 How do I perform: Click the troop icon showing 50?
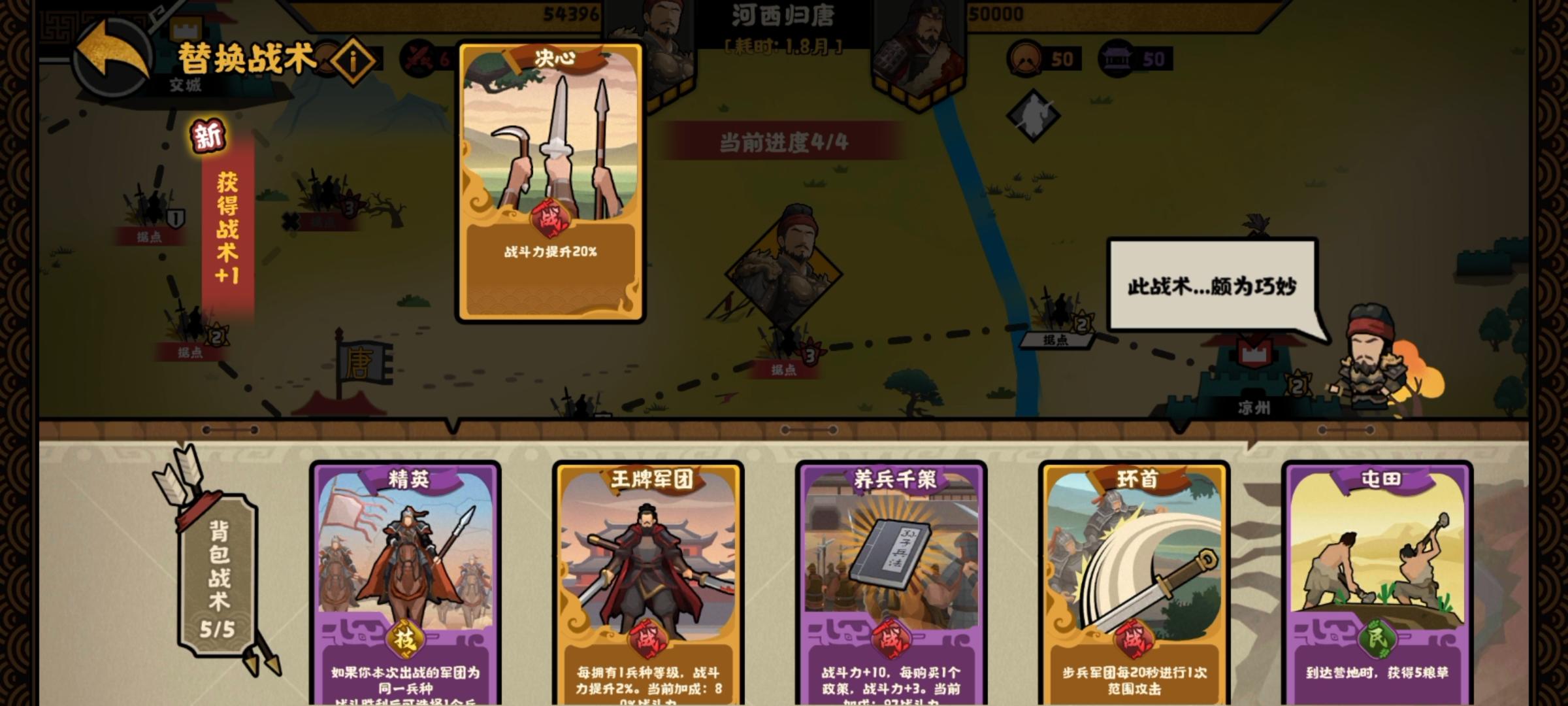(x=1024, y=58)
